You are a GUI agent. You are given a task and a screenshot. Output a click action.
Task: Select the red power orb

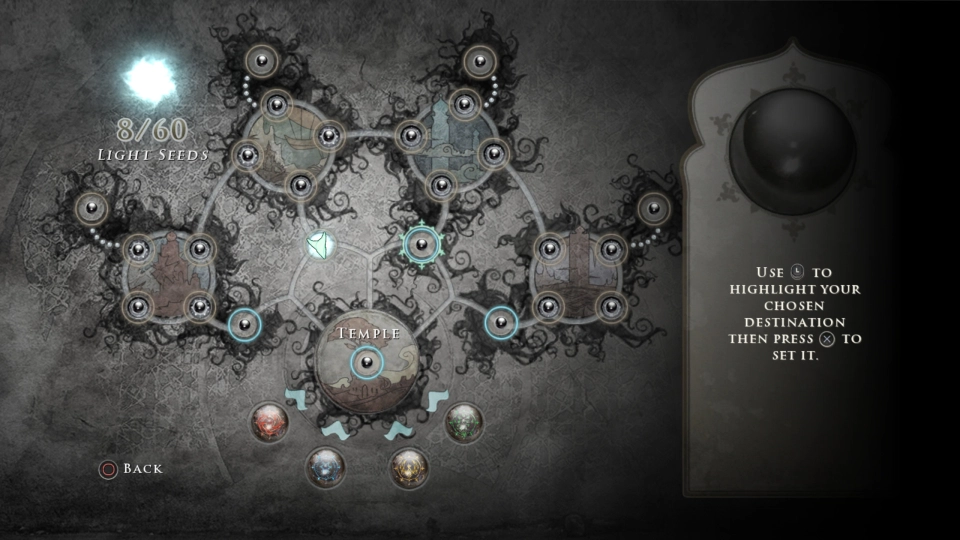pyautogui.click(x=269, y=421)
